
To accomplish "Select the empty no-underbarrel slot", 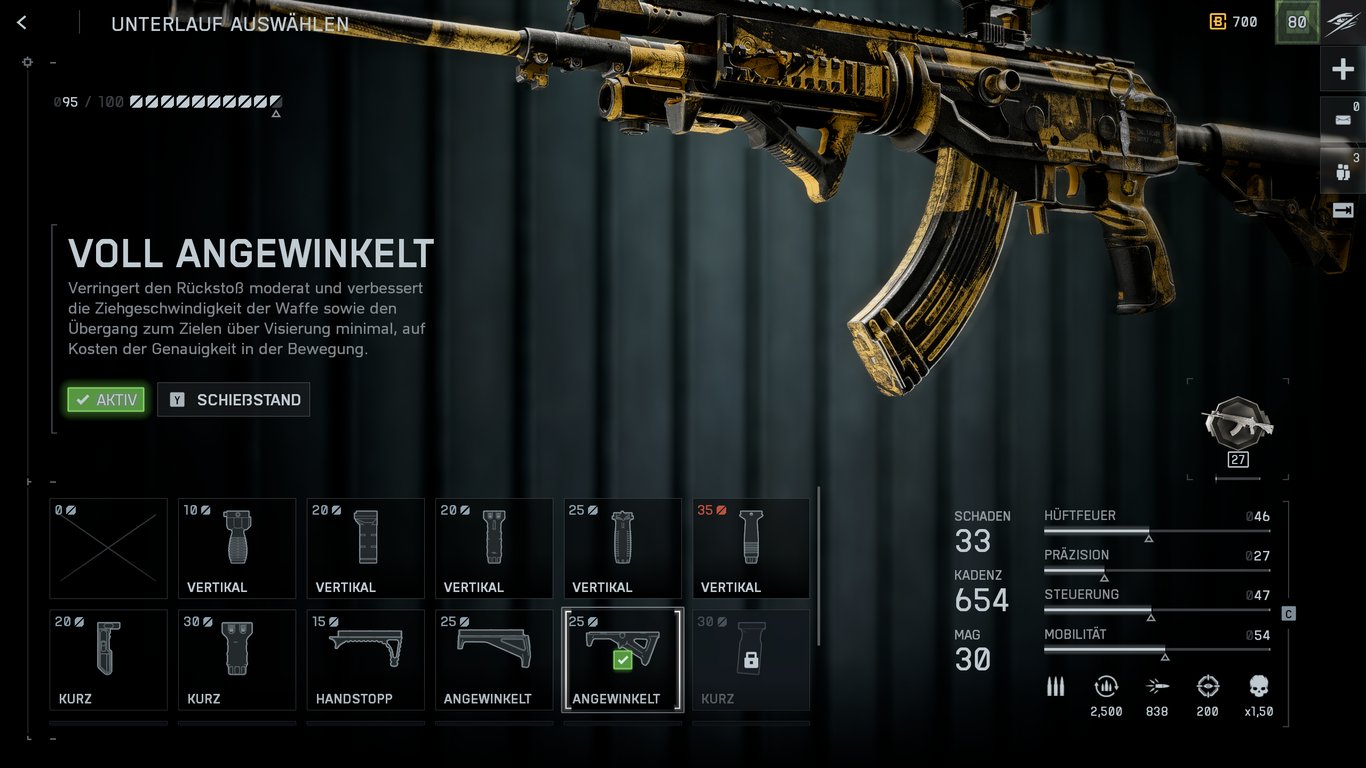I will click(x=108, y=548).
